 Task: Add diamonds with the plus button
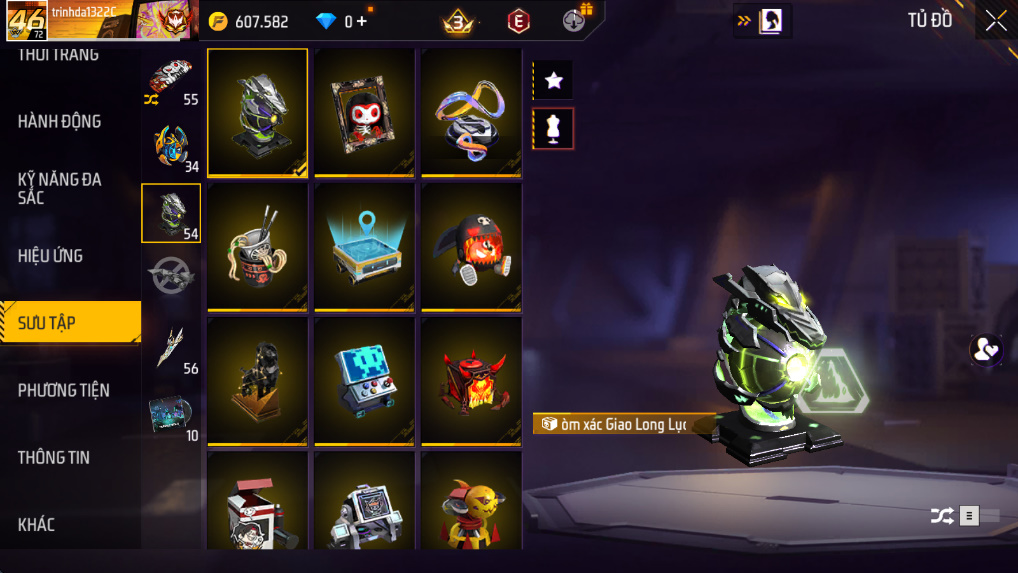pos(362,22)
